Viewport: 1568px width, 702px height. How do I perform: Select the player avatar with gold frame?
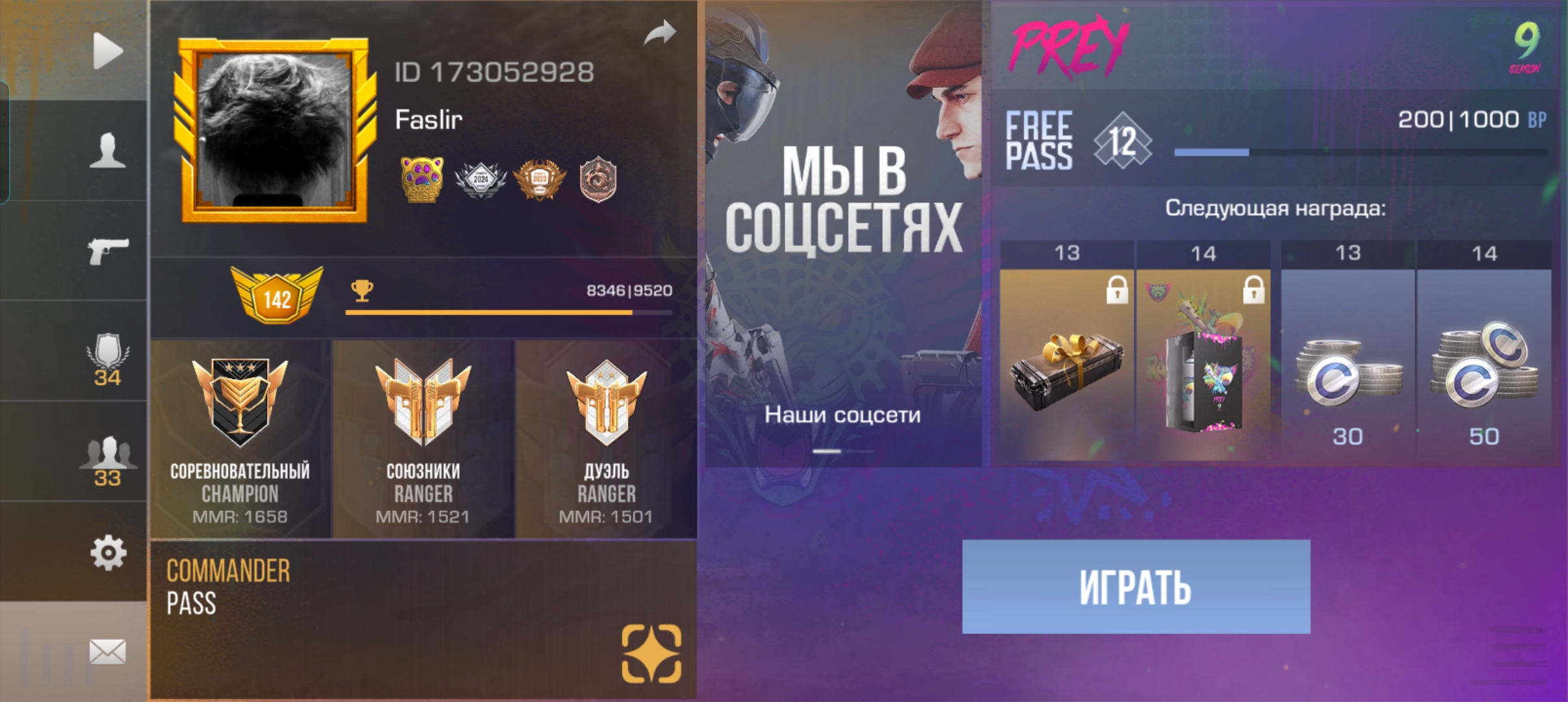tap(275, 130)
